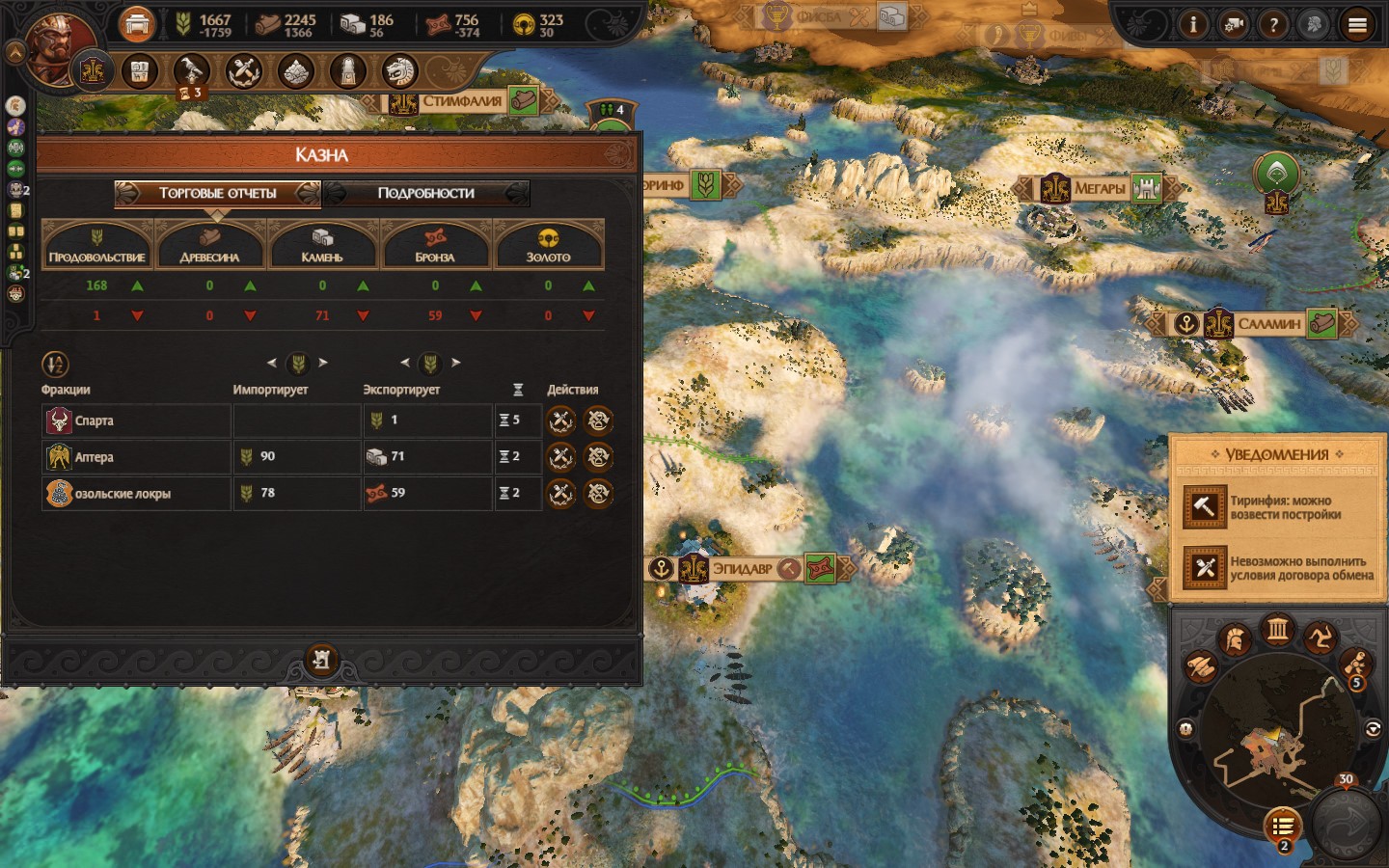This screenshot has width=1389, height=868.
Task: Select the Спарта faction row
Action: click(x=135, y=420)
